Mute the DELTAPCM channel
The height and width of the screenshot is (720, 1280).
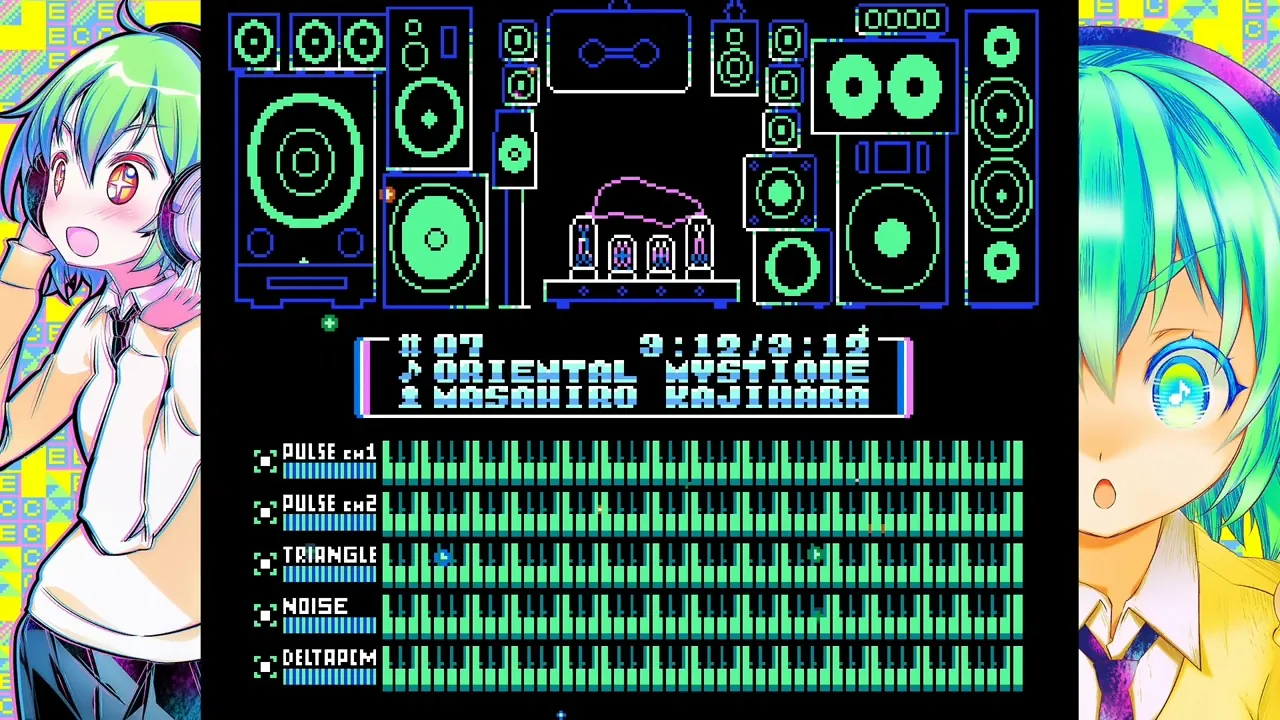pos(265,666)
